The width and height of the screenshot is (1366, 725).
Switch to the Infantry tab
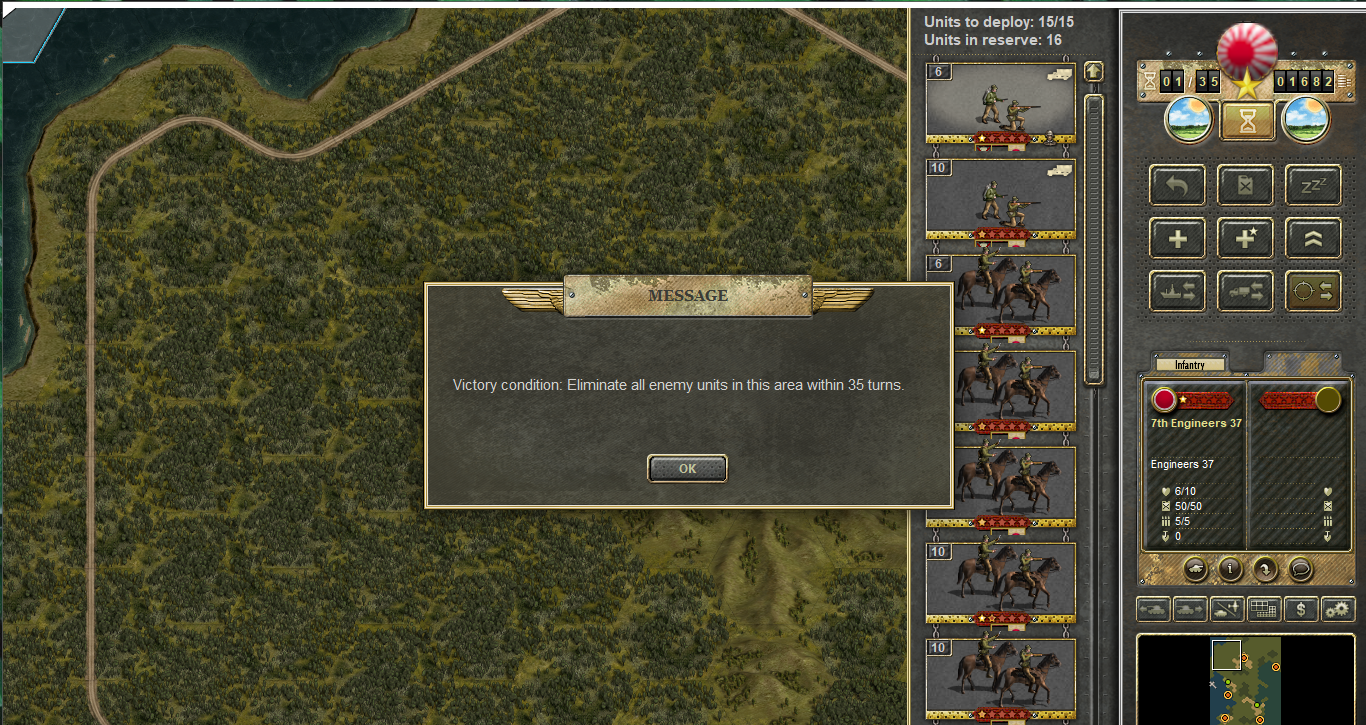click(1190, 365)
